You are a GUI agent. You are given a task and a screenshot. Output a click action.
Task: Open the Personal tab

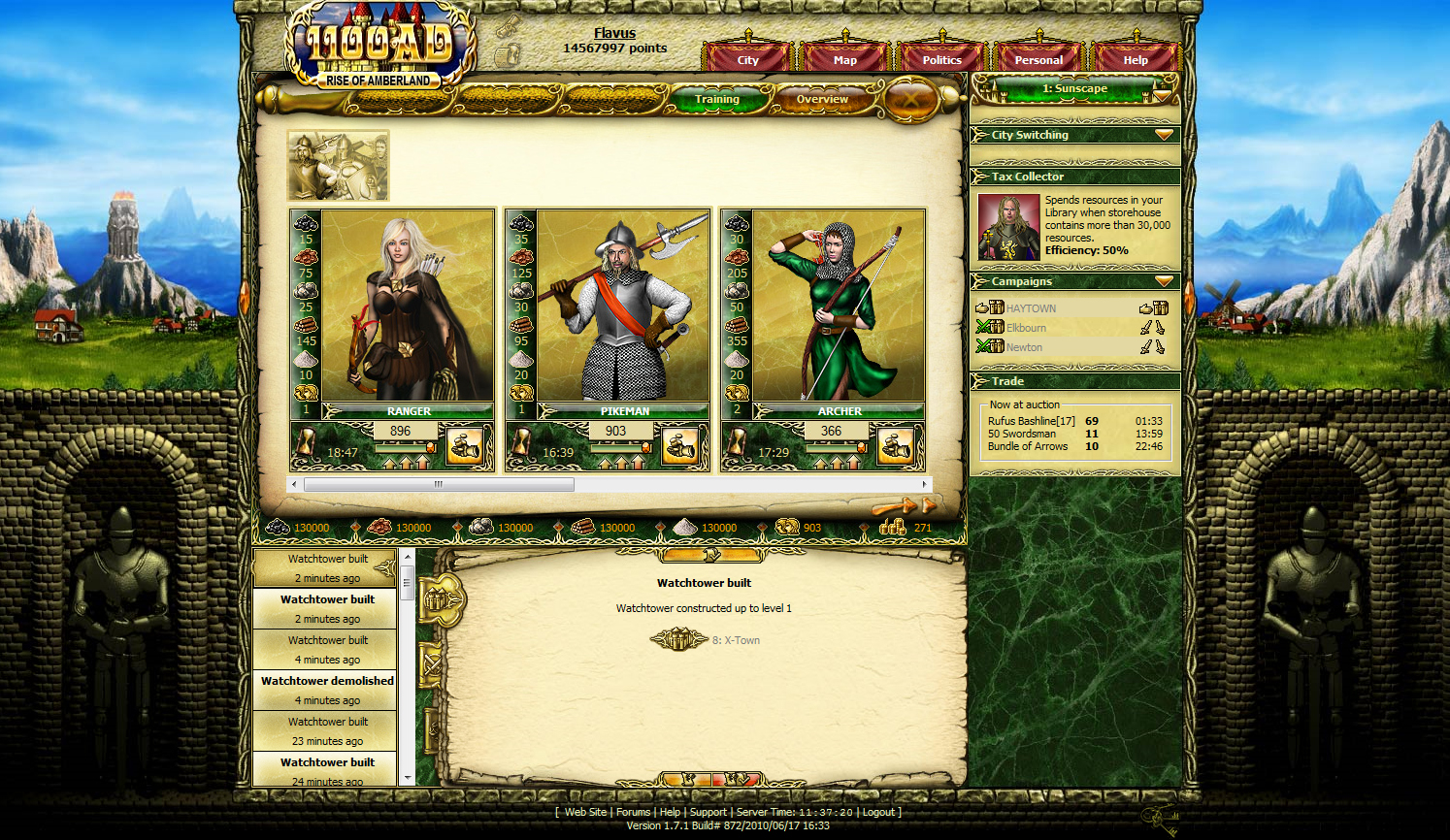tap(1038, 59)
